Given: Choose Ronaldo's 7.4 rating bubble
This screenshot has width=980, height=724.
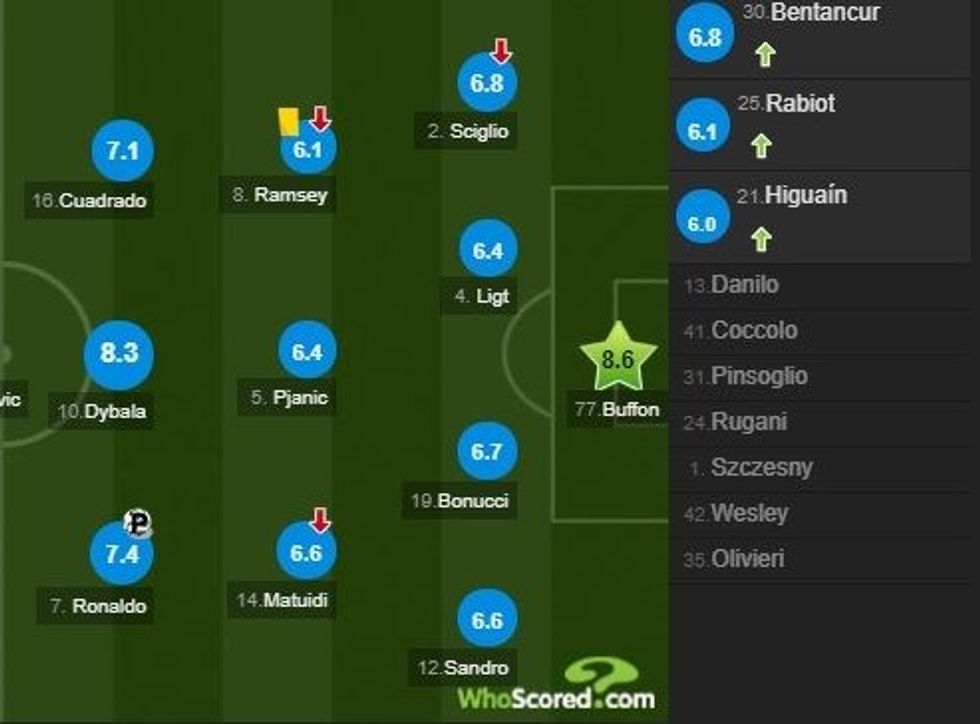Looking at the screenshot, I should pos(120,552).
